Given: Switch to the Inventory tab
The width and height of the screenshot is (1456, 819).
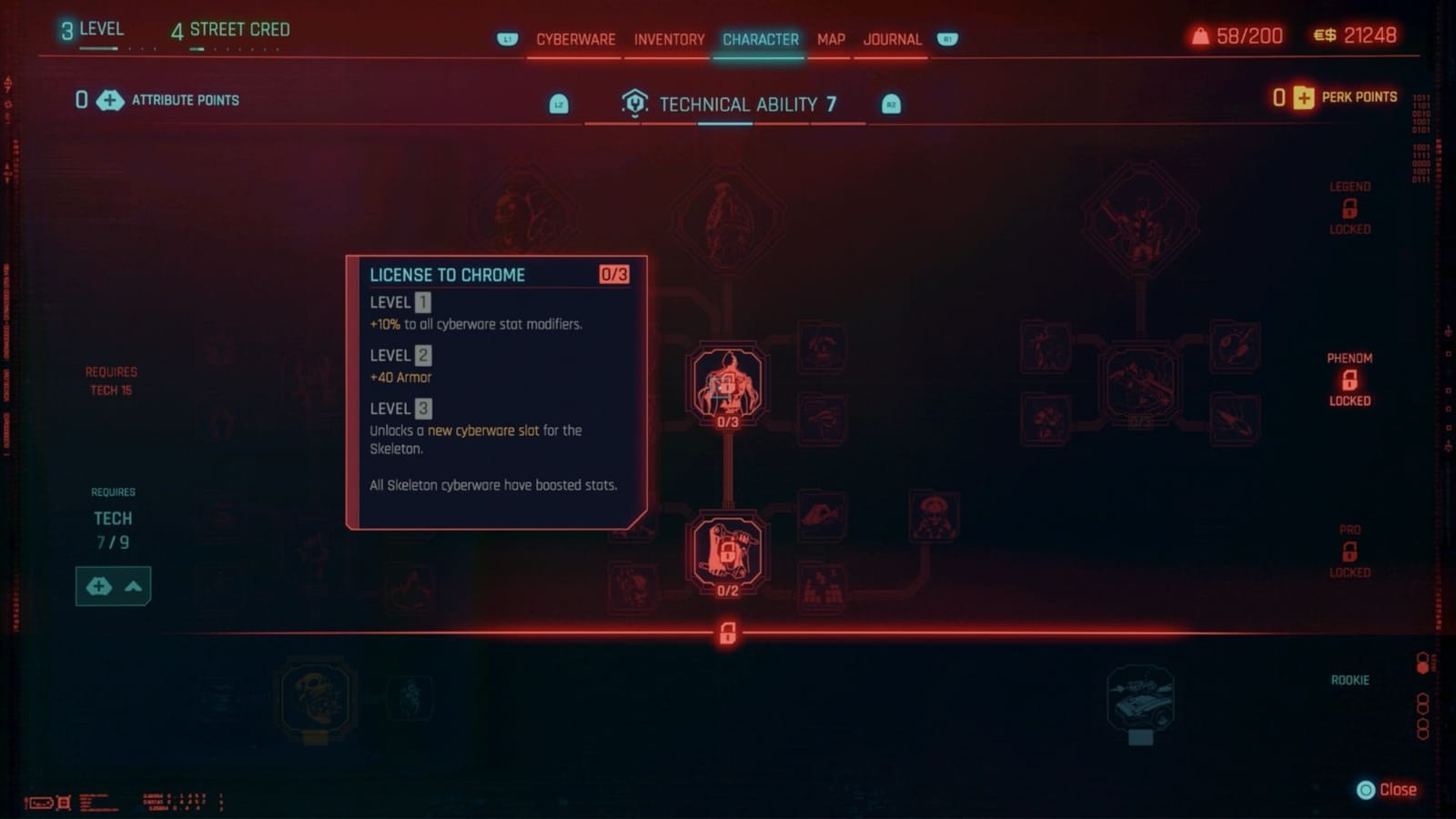Looking at the screenshot, I should pyautogui.click(x=669, y=39).
